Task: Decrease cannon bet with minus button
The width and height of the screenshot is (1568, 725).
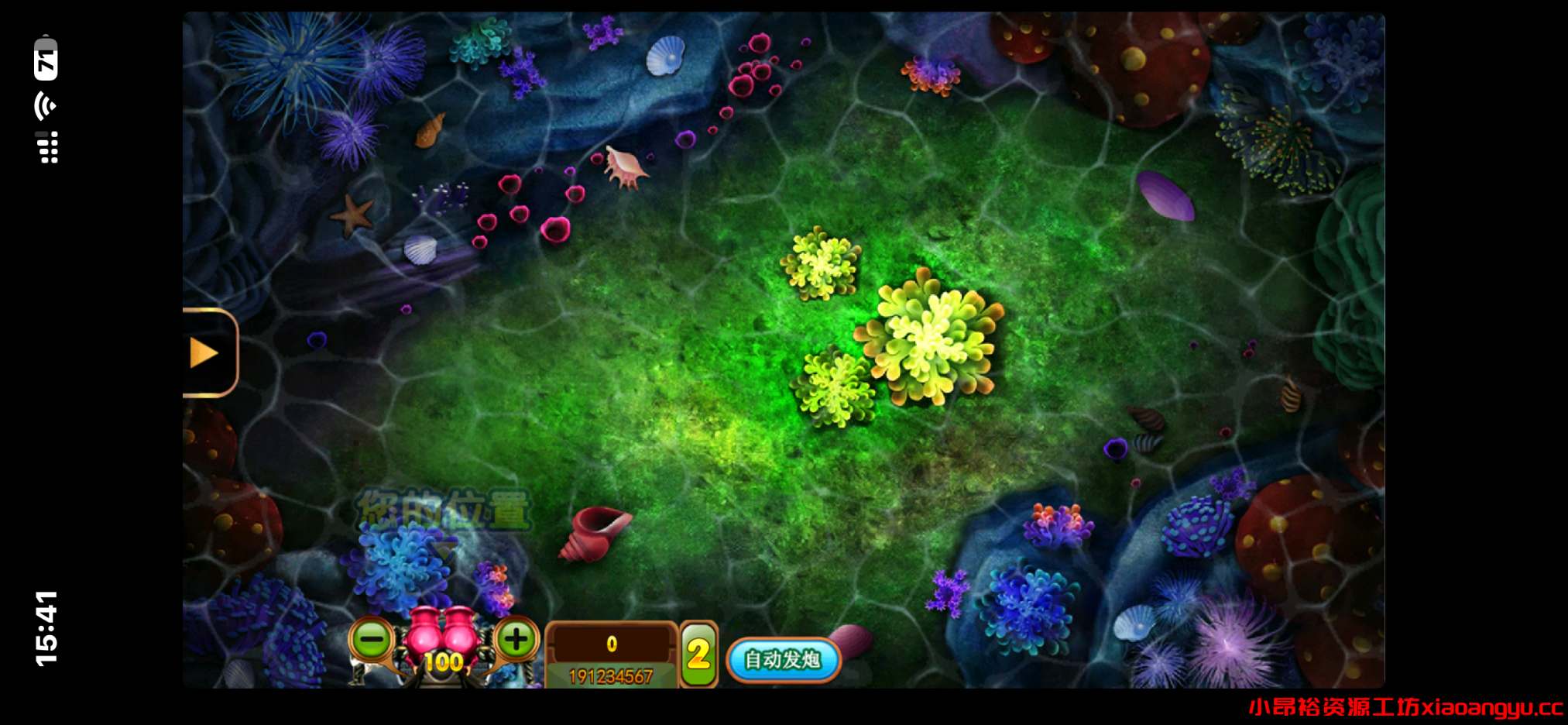Action: click(x=373, y=640)
